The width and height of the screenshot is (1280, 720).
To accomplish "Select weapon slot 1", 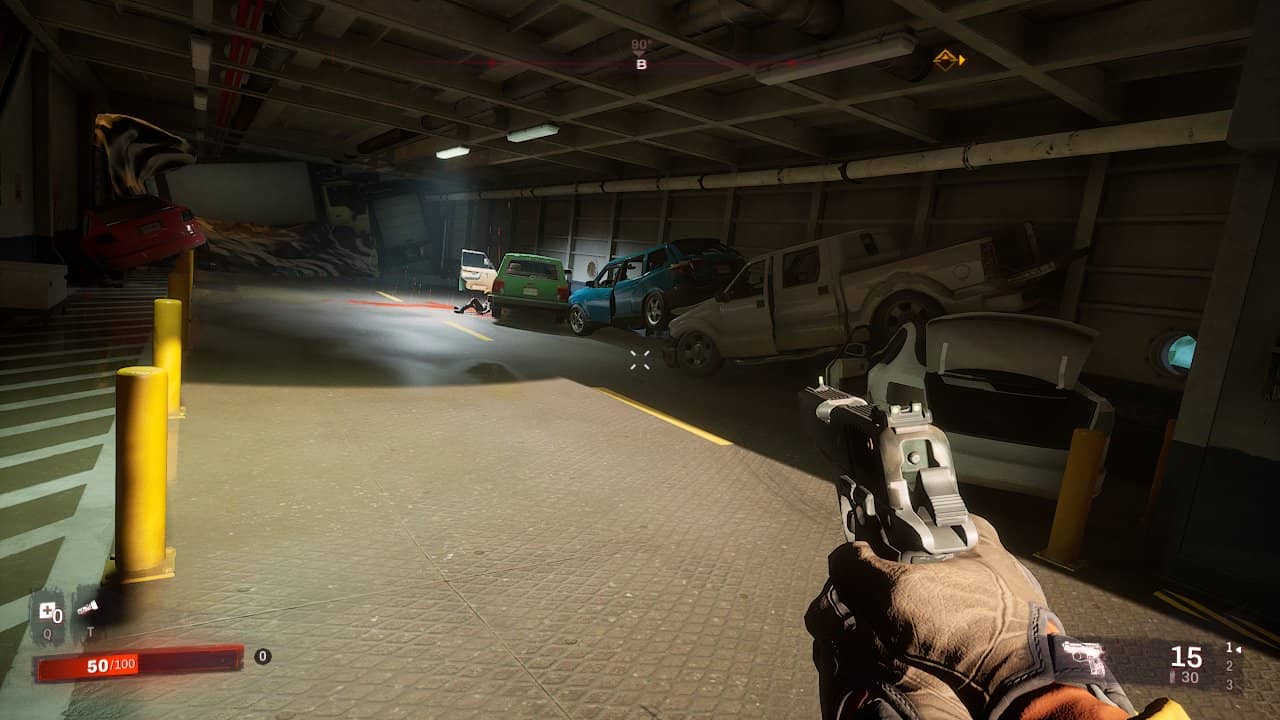I will click(x=1230, y=648).
